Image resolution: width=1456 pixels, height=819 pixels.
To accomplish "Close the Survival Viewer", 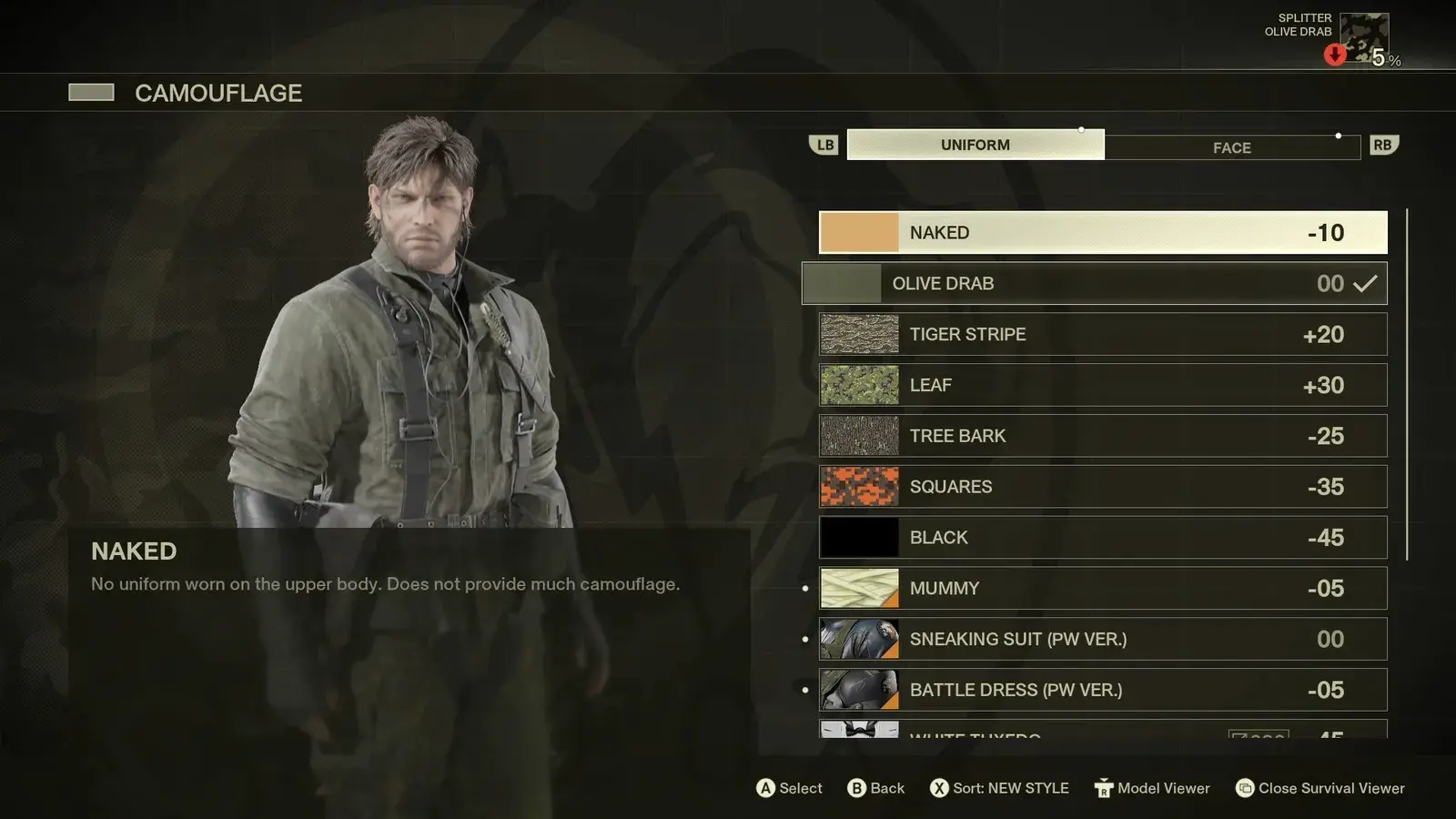I will [1319, 788].
